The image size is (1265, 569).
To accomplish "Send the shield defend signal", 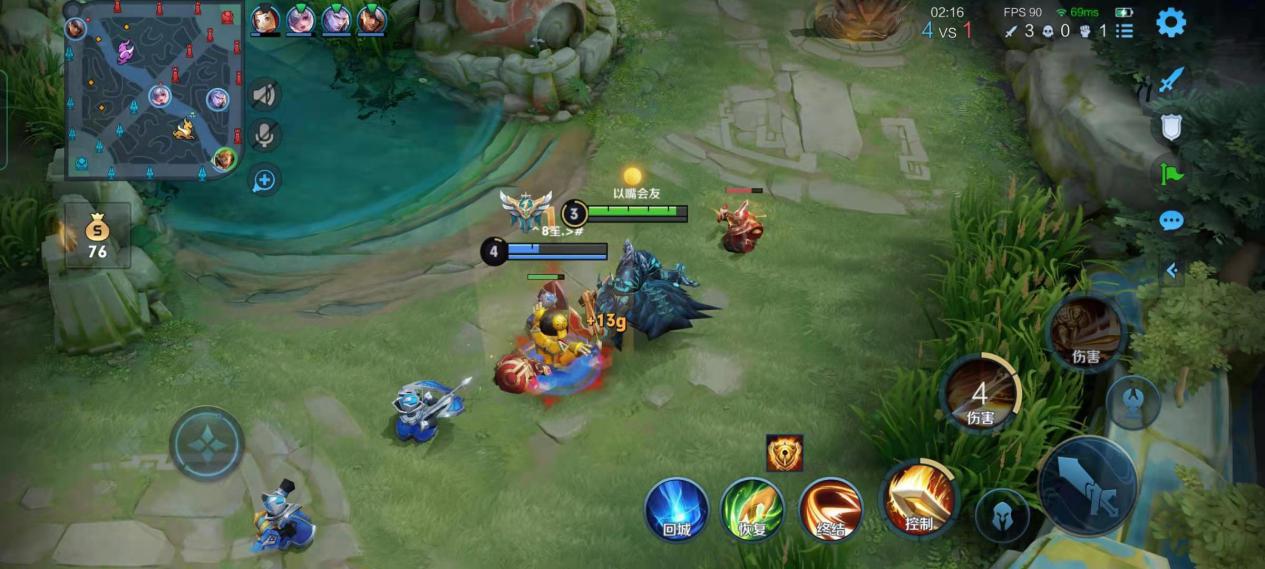I will [x=1171, y=127].
